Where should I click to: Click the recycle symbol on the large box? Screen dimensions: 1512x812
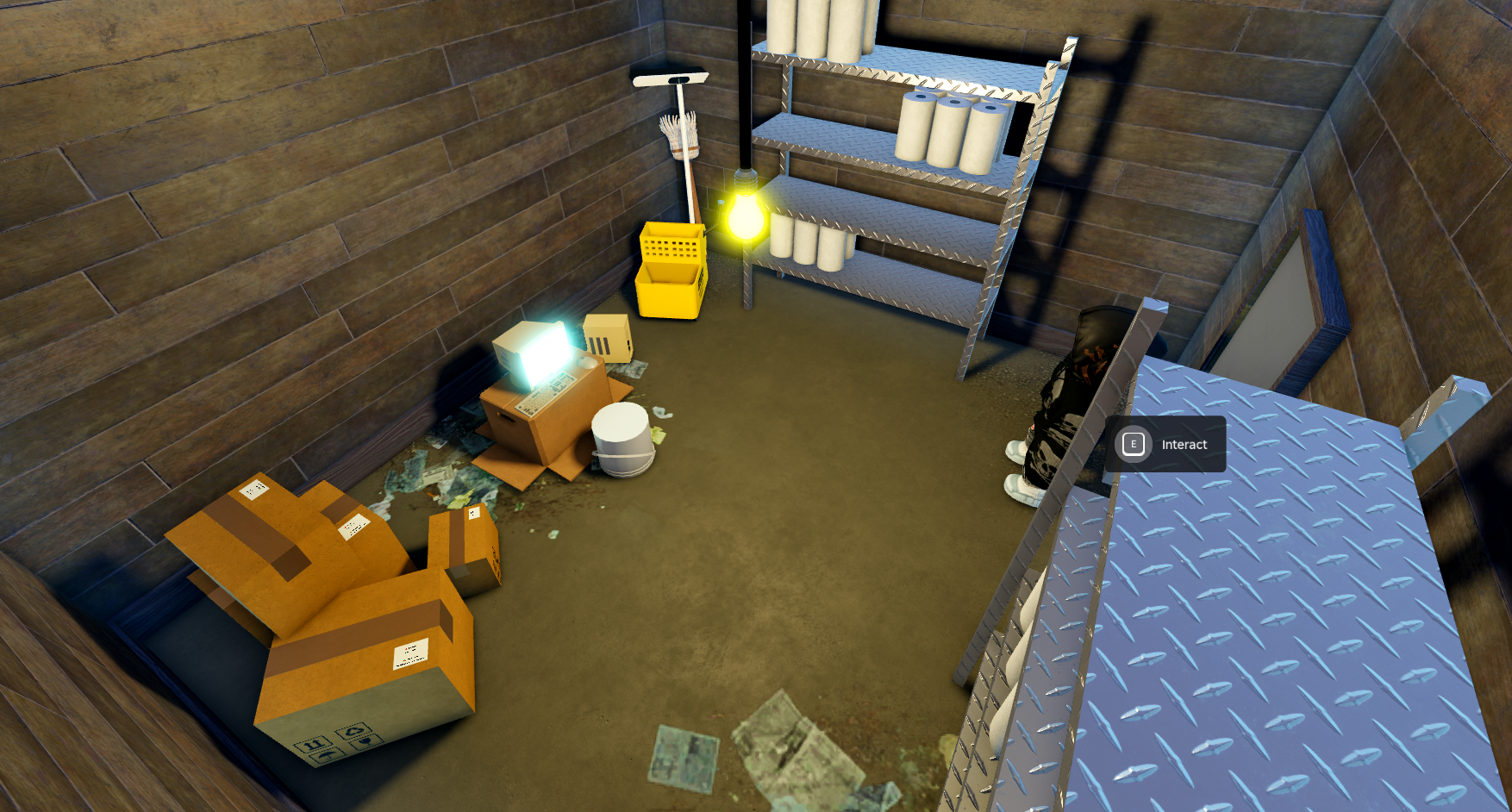point(353,732)
